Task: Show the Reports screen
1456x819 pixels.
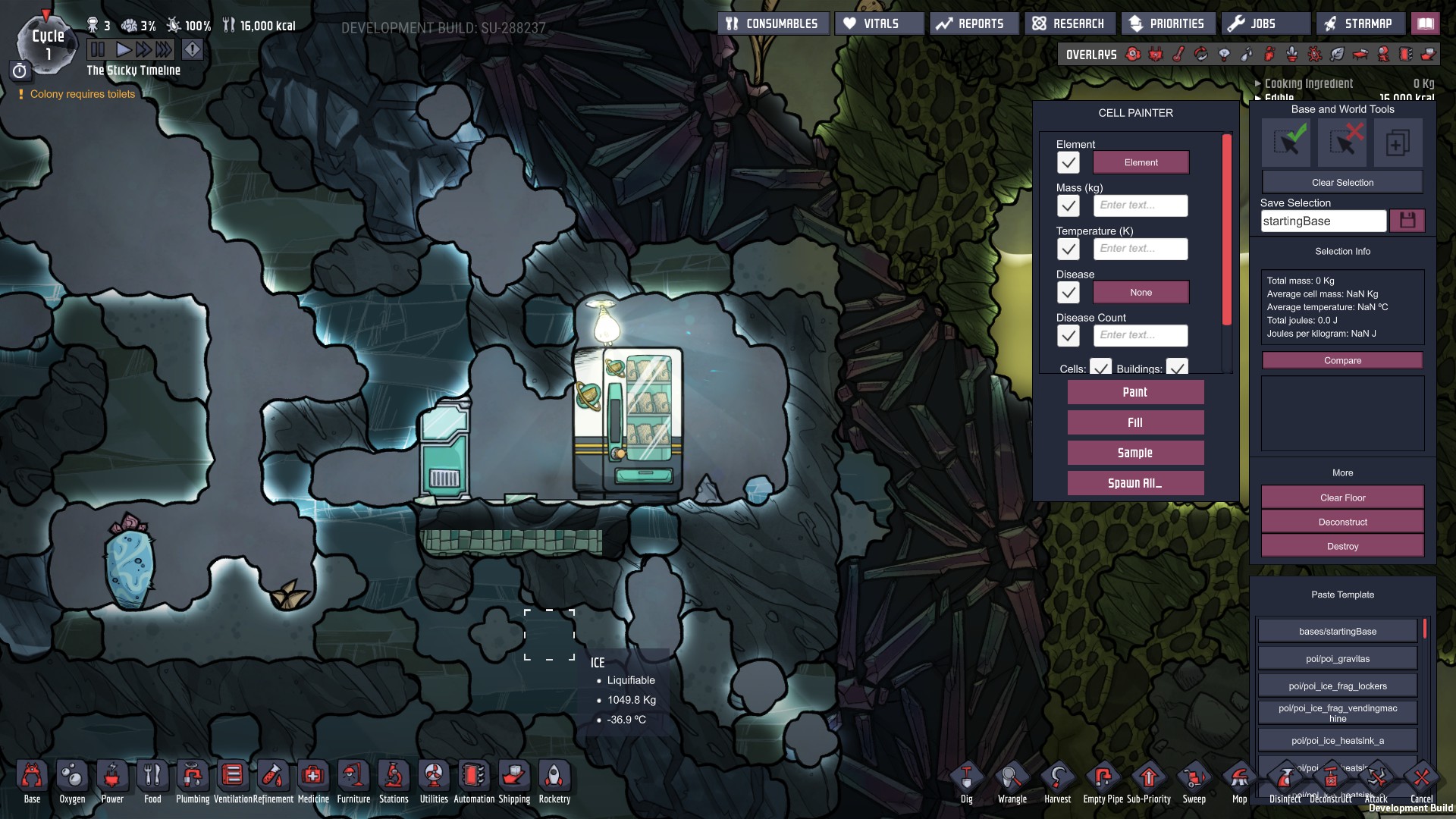Action: (974, 24)
